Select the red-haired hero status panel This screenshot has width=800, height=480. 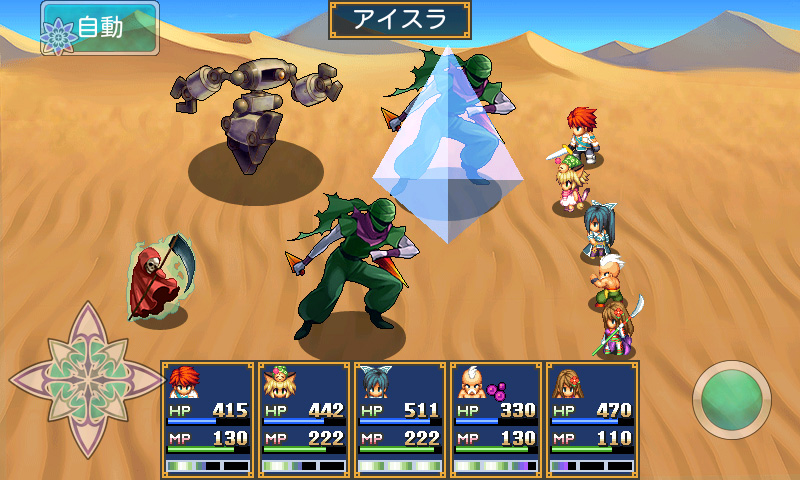pos(208,418)
